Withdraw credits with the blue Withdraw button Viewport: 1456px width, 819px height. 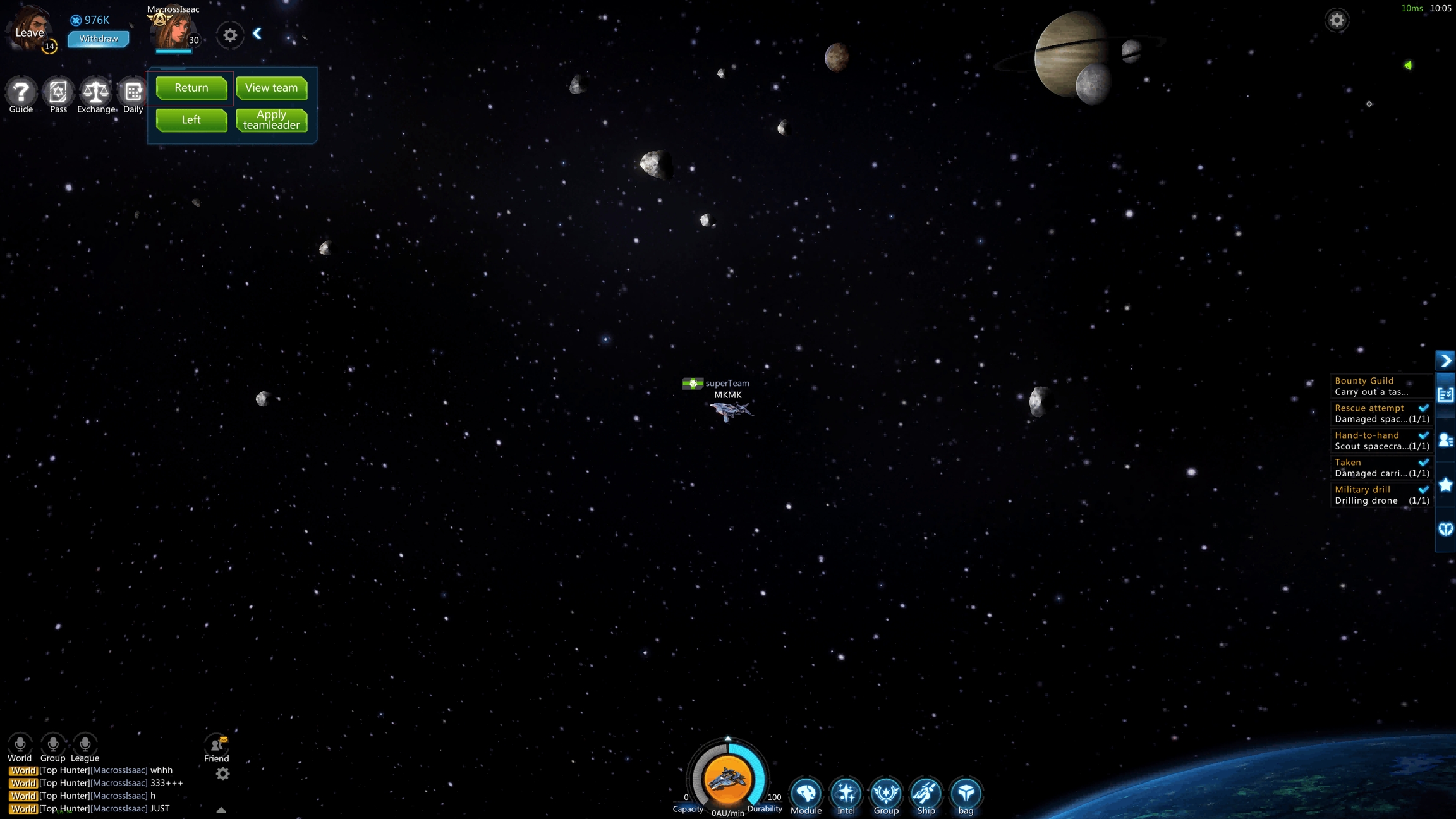point(98,39)
